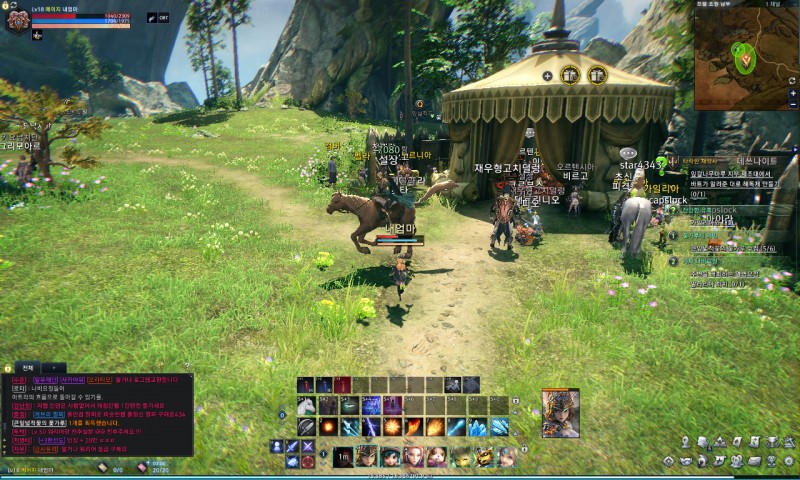Select the 1m cooldown slot on the bottom bar
Viewport: 800px width, 480px height.
[x=343, y=456]
